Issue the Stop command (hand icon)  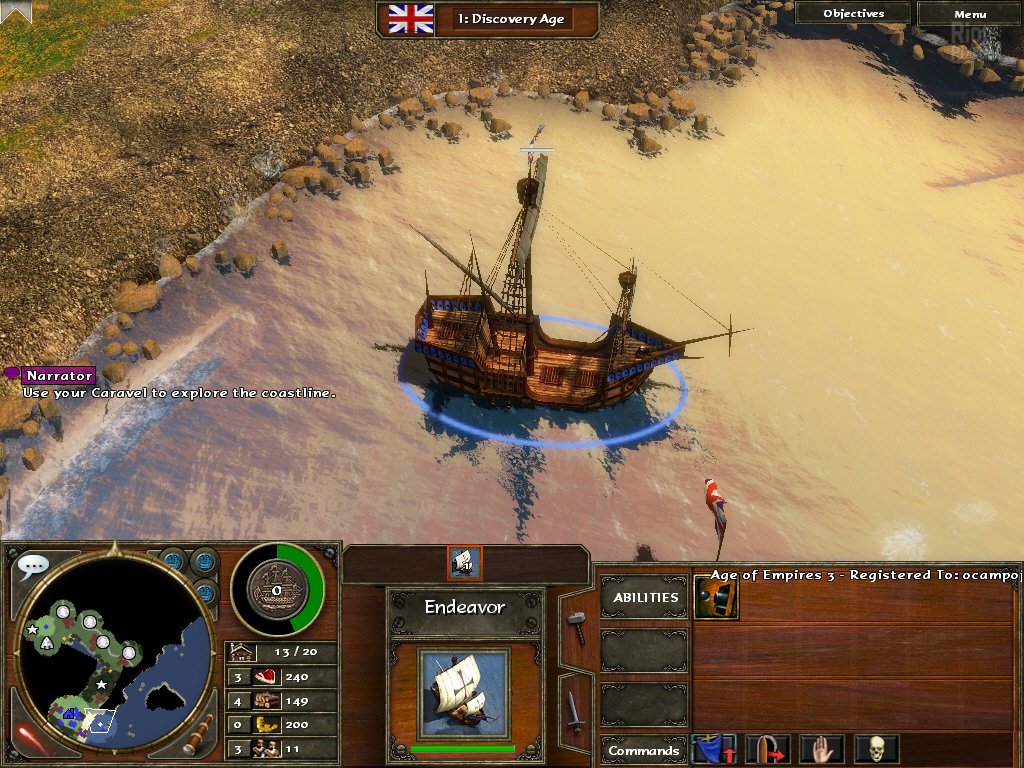(x=822, y=749)
